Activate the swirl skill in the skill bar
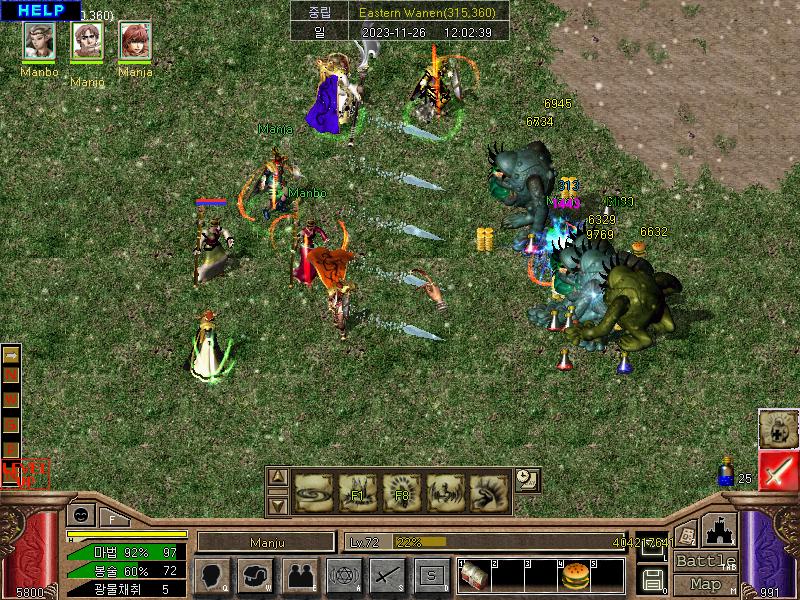Screen dimensions: 800x600 (x=313, y=492)
